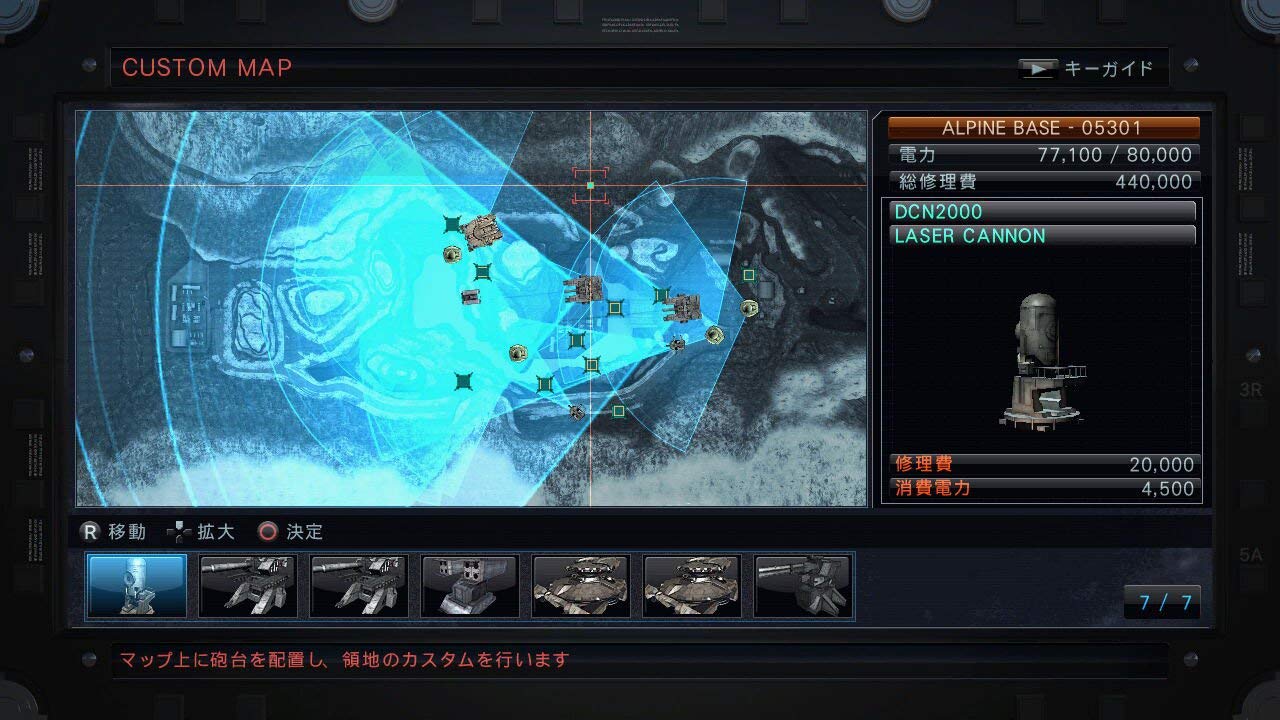Click the large tank turret icon on map's upper left
The height and width of the screenshot is (720, 1280).
pos(480,232)
